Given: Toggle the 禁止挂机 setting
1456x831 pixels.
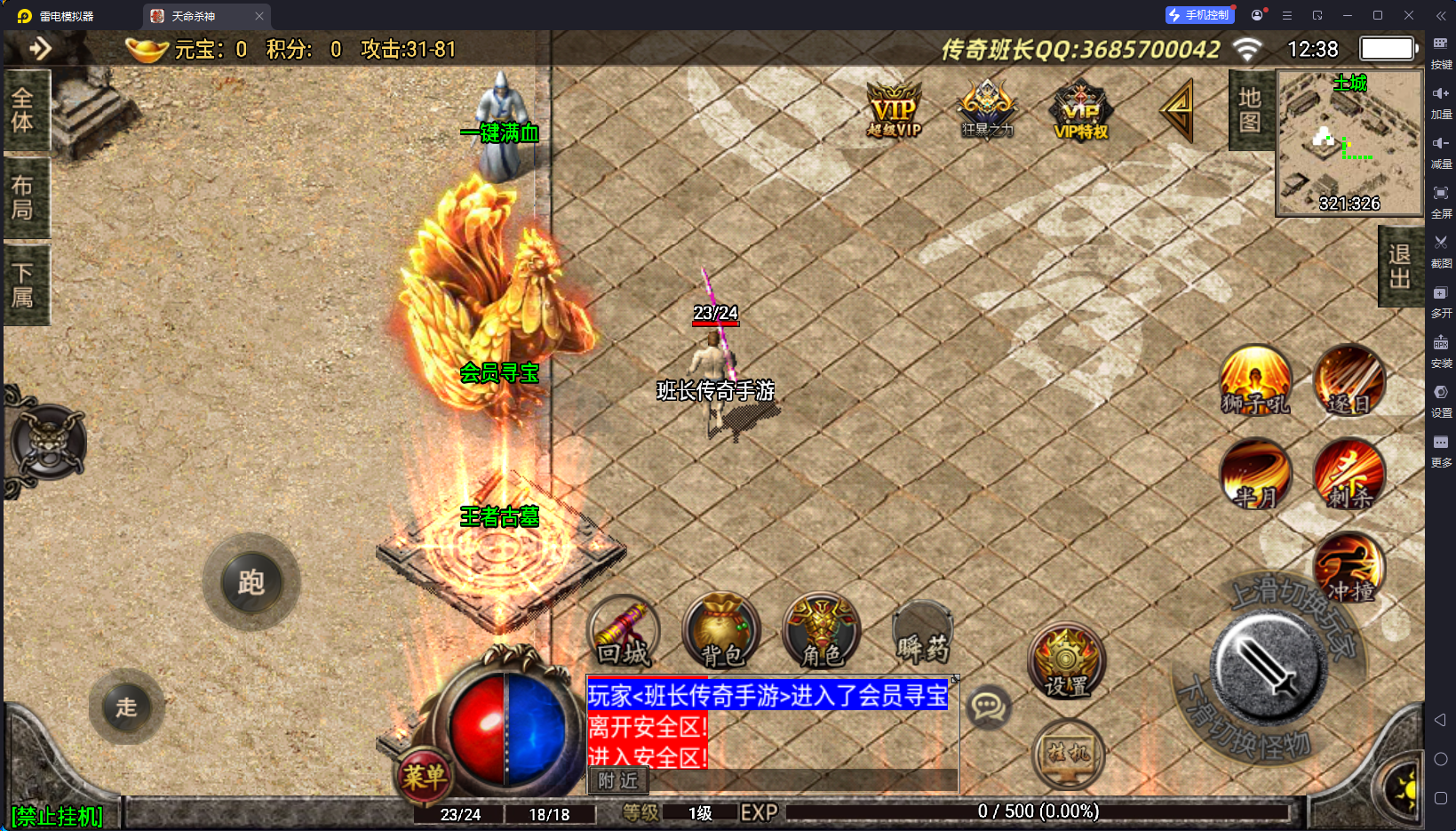Looking at the screenshot, I should pyautogui.click(x=56, y=815).
